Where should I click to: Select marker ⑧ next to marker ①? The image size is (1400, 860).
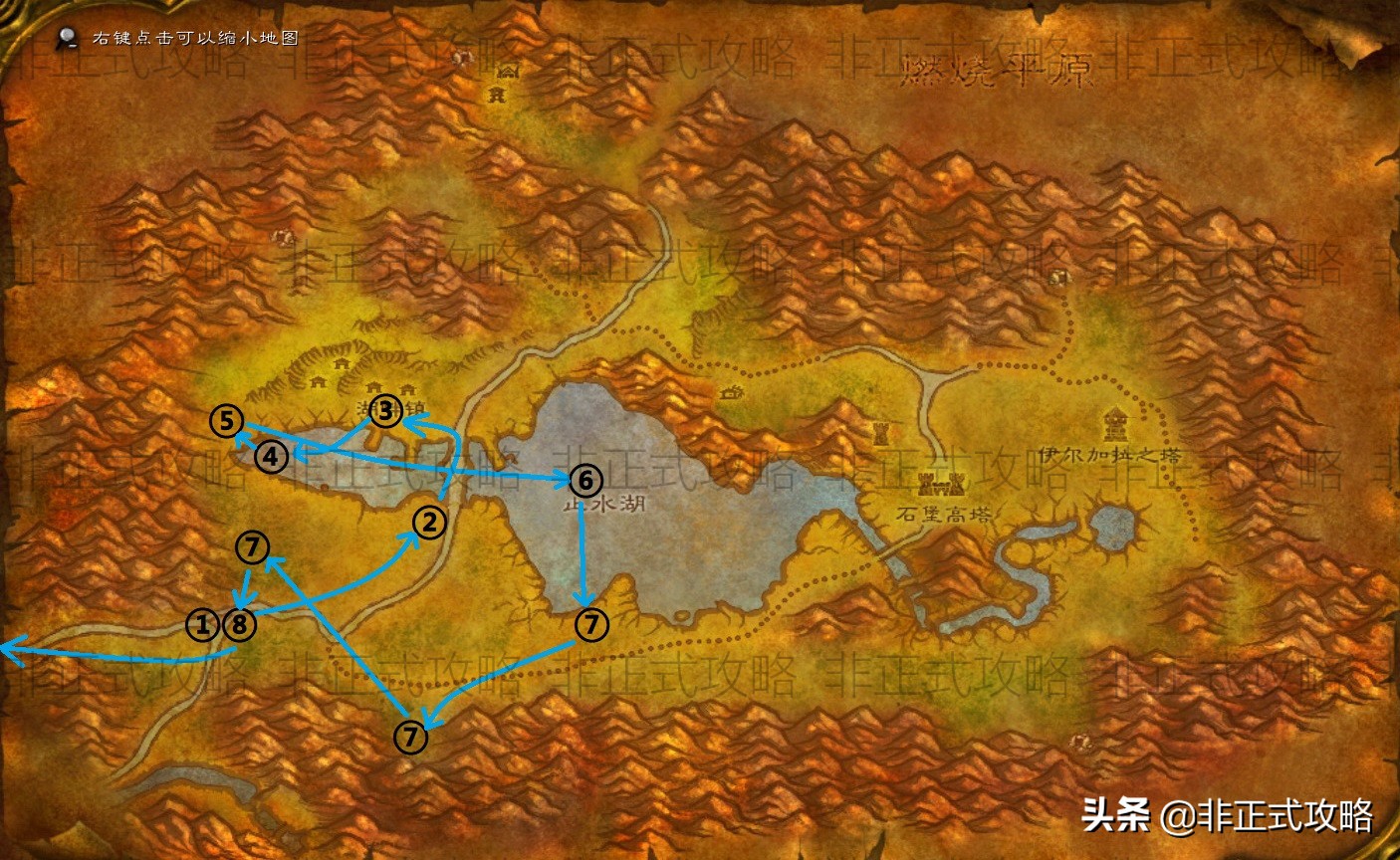pos(239,626)
